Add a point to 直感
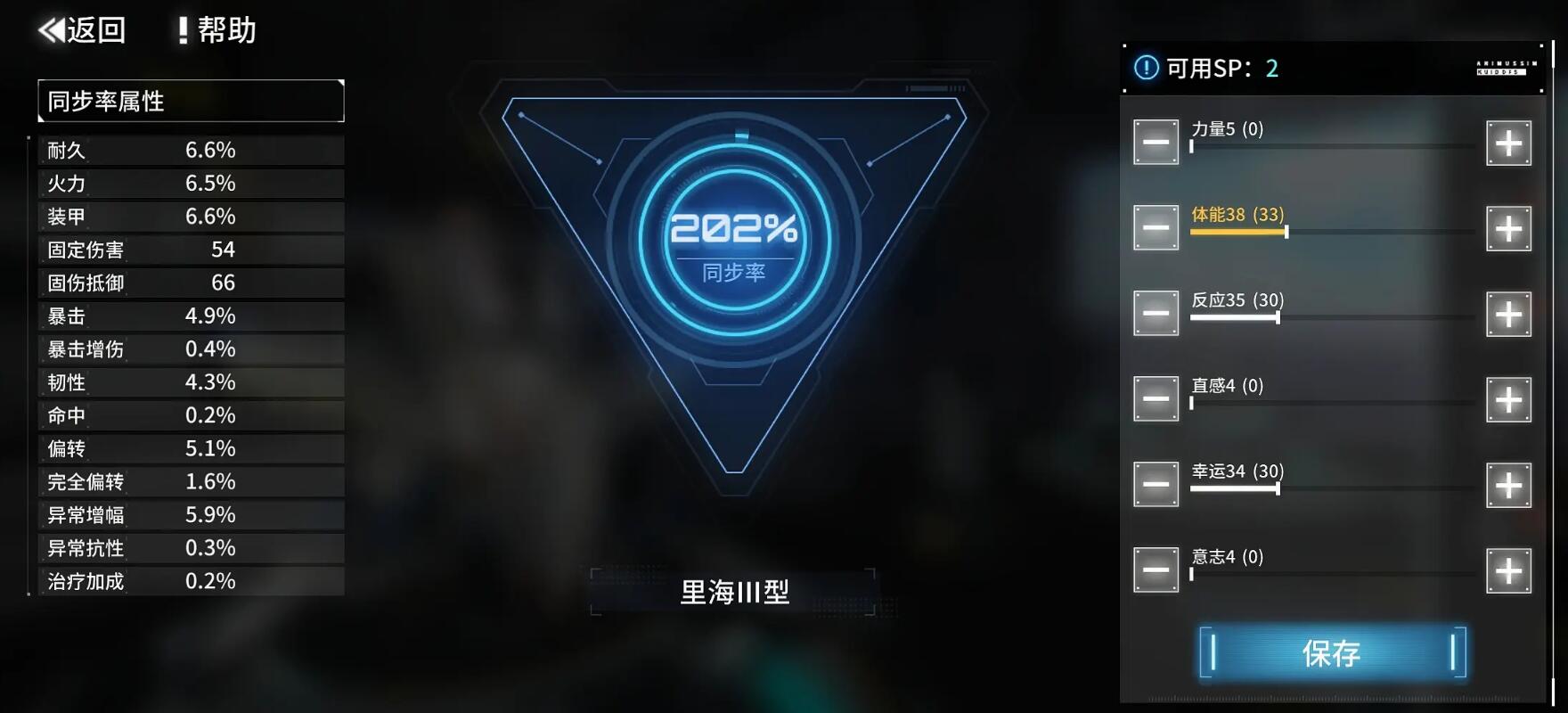This screenshot has width=1568, height=713. pyautogui.click(x=1508, y=400)
